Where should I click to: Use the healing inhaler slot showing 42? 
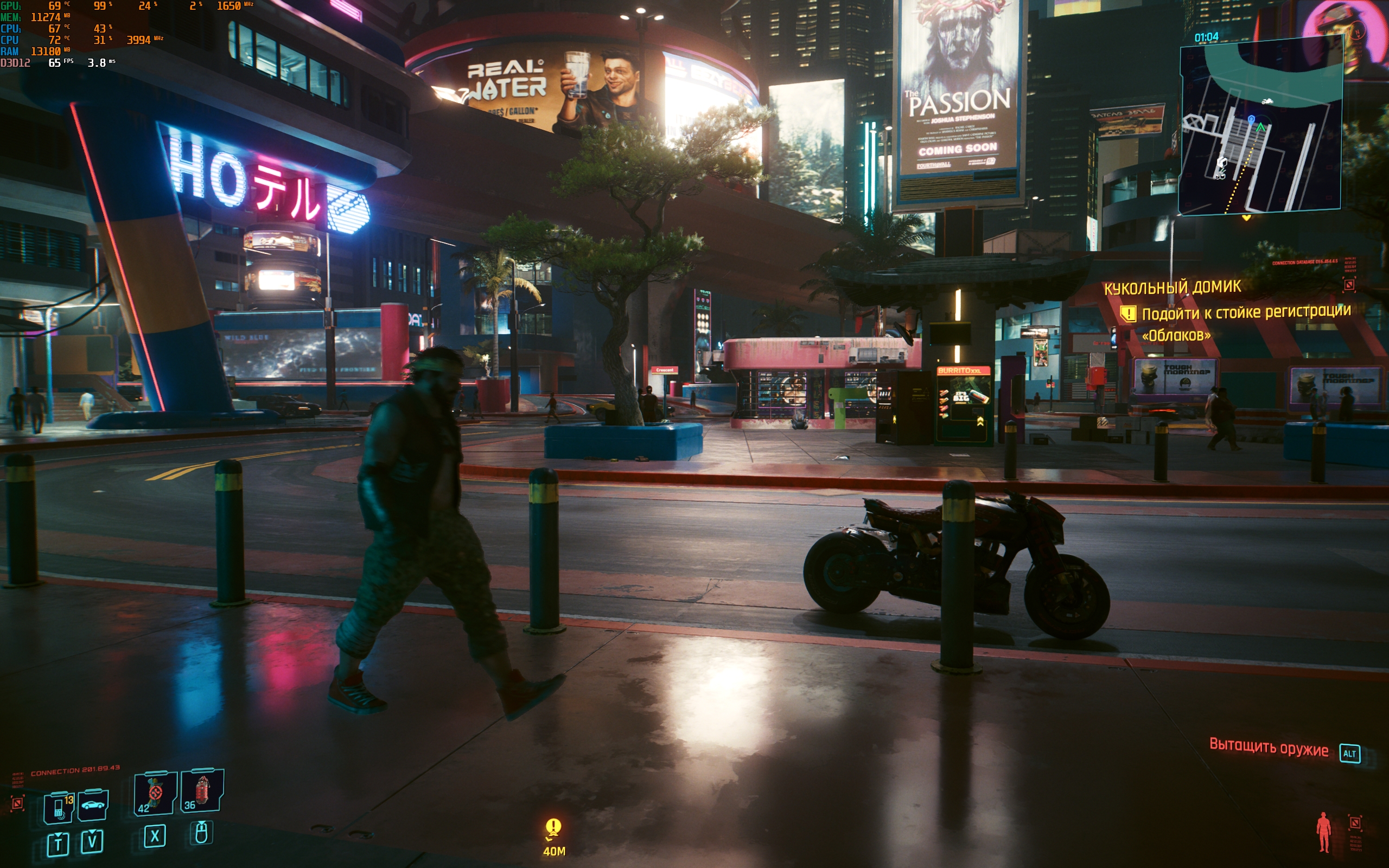[155, 793]
